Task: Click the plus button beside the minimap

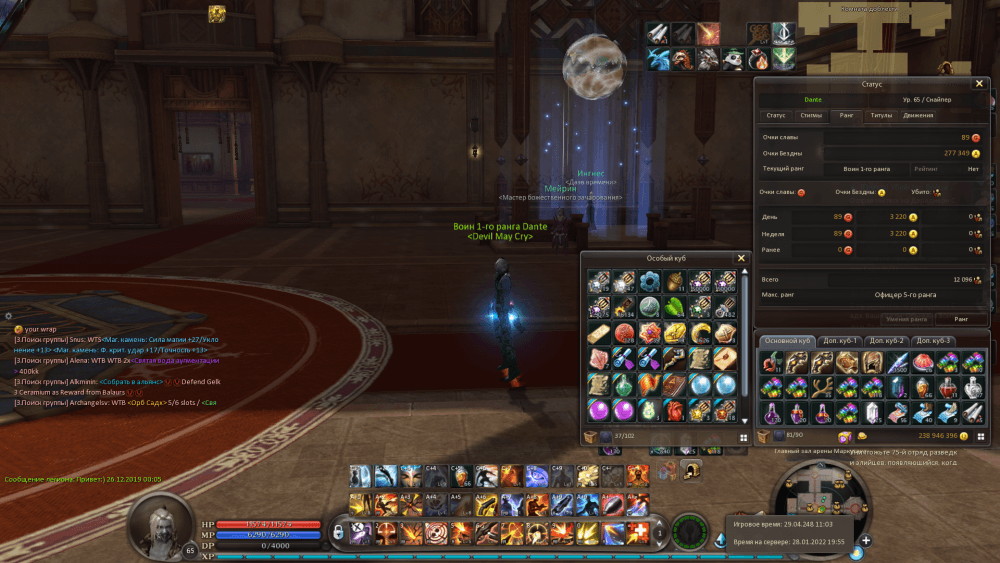Action: point(866,541)
